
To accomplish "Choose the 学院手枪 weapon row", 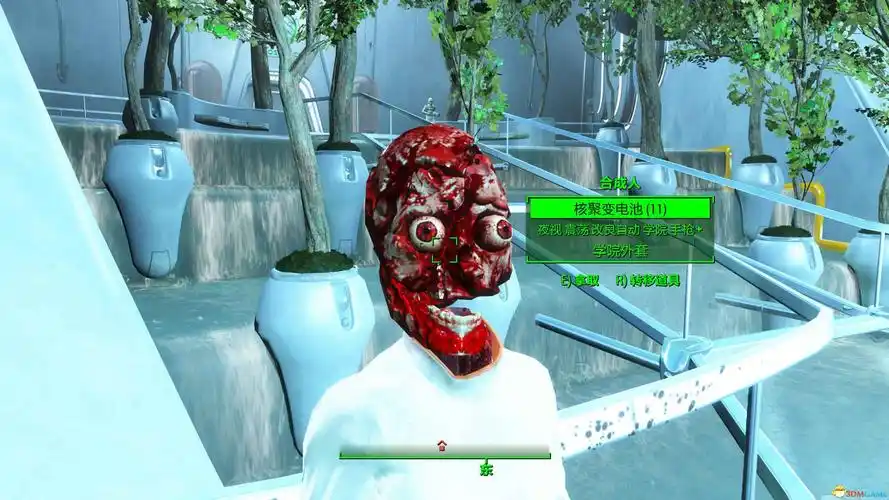I will [620, 229].
